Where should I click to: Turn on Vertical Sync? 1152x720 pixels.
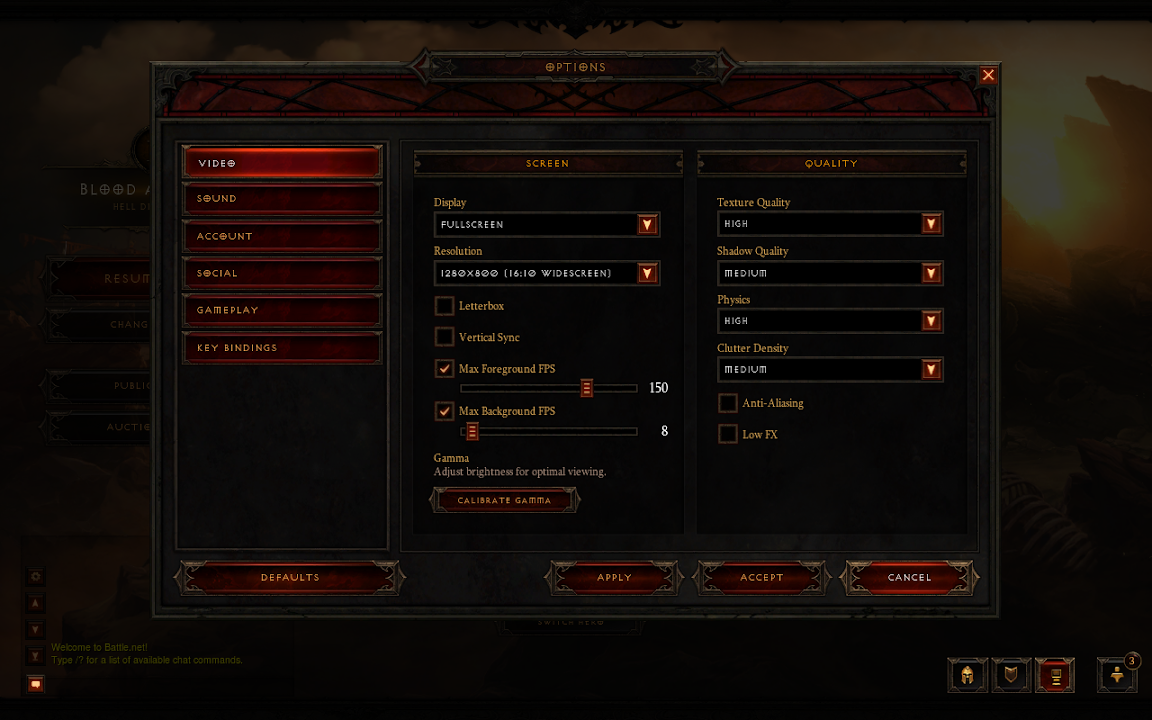[x=445, y=337]
